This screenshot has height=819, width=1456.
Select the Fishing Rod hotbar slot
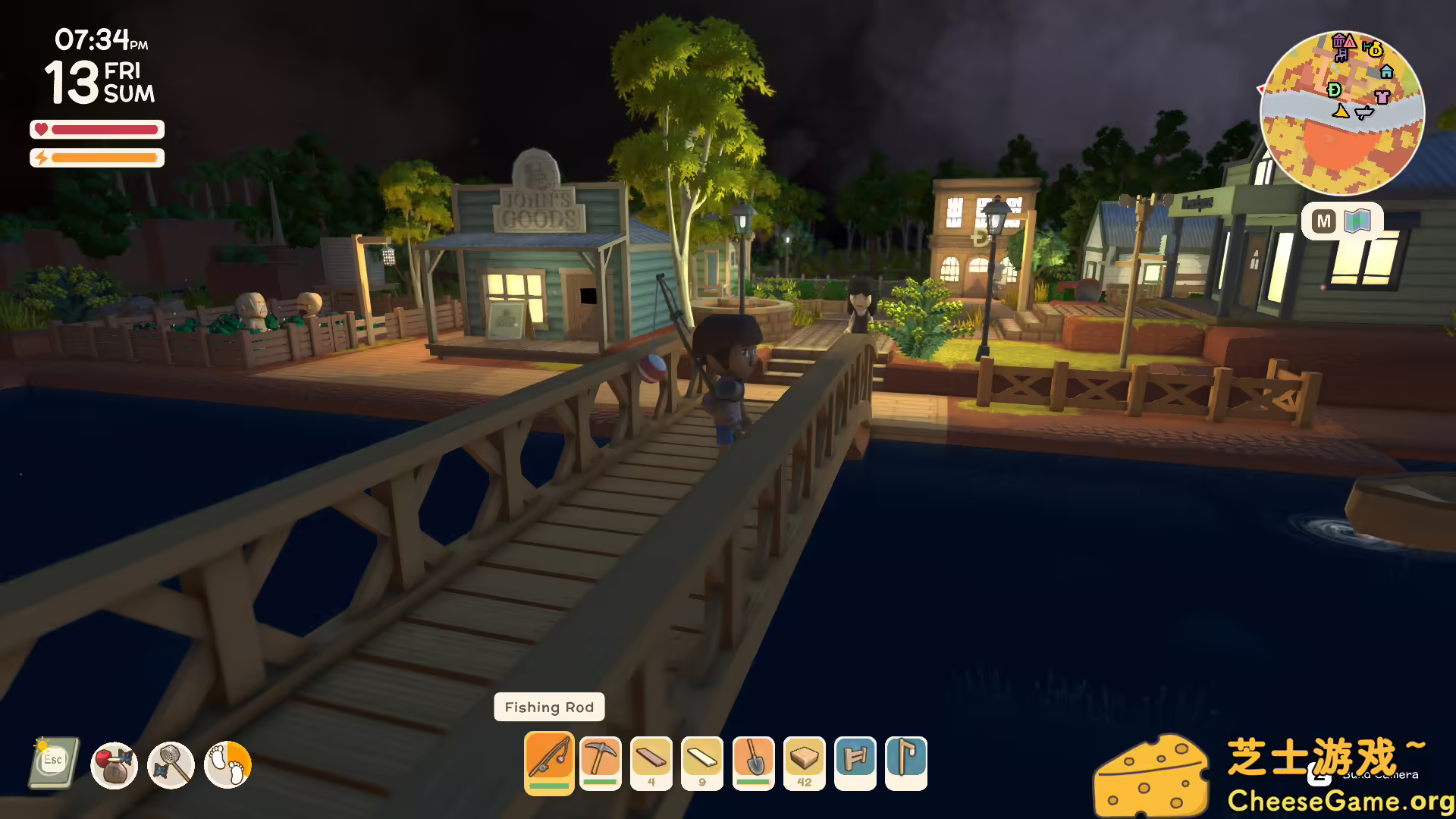tap(549, 761)
